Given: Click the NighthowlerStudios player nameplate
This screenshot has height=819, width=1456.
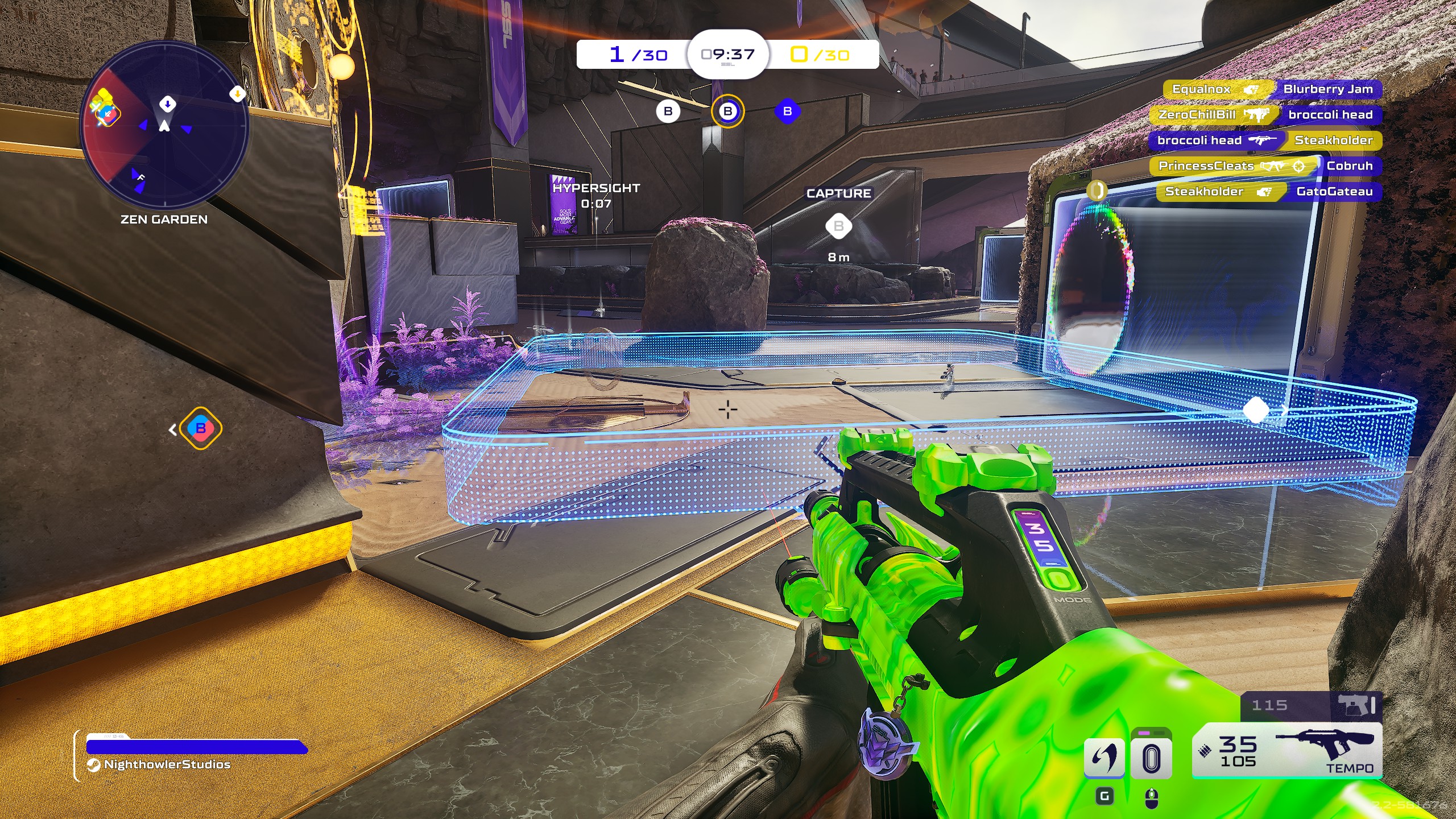Looking at the screenshot, I should pos(167,764).
